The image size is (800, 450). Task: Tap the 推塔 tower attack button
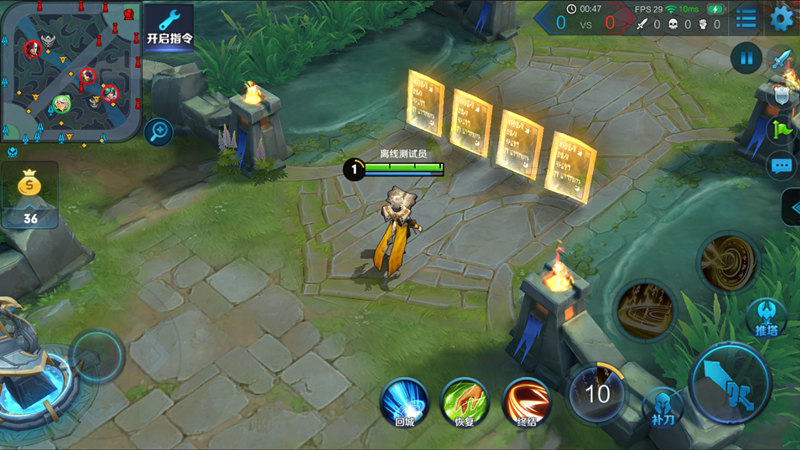click(767, 316)
